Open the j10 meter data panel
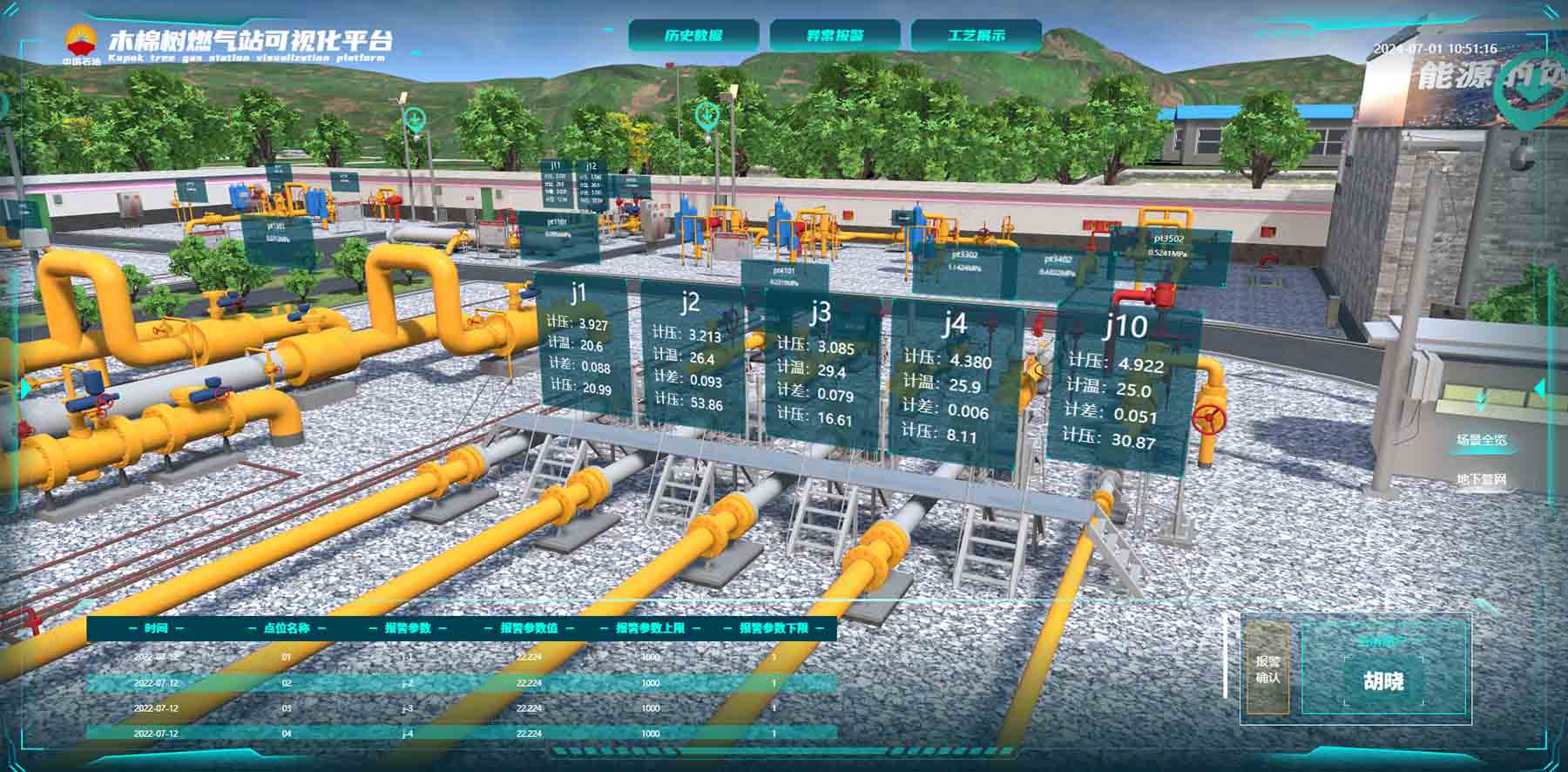 [x=1124, y=383]
